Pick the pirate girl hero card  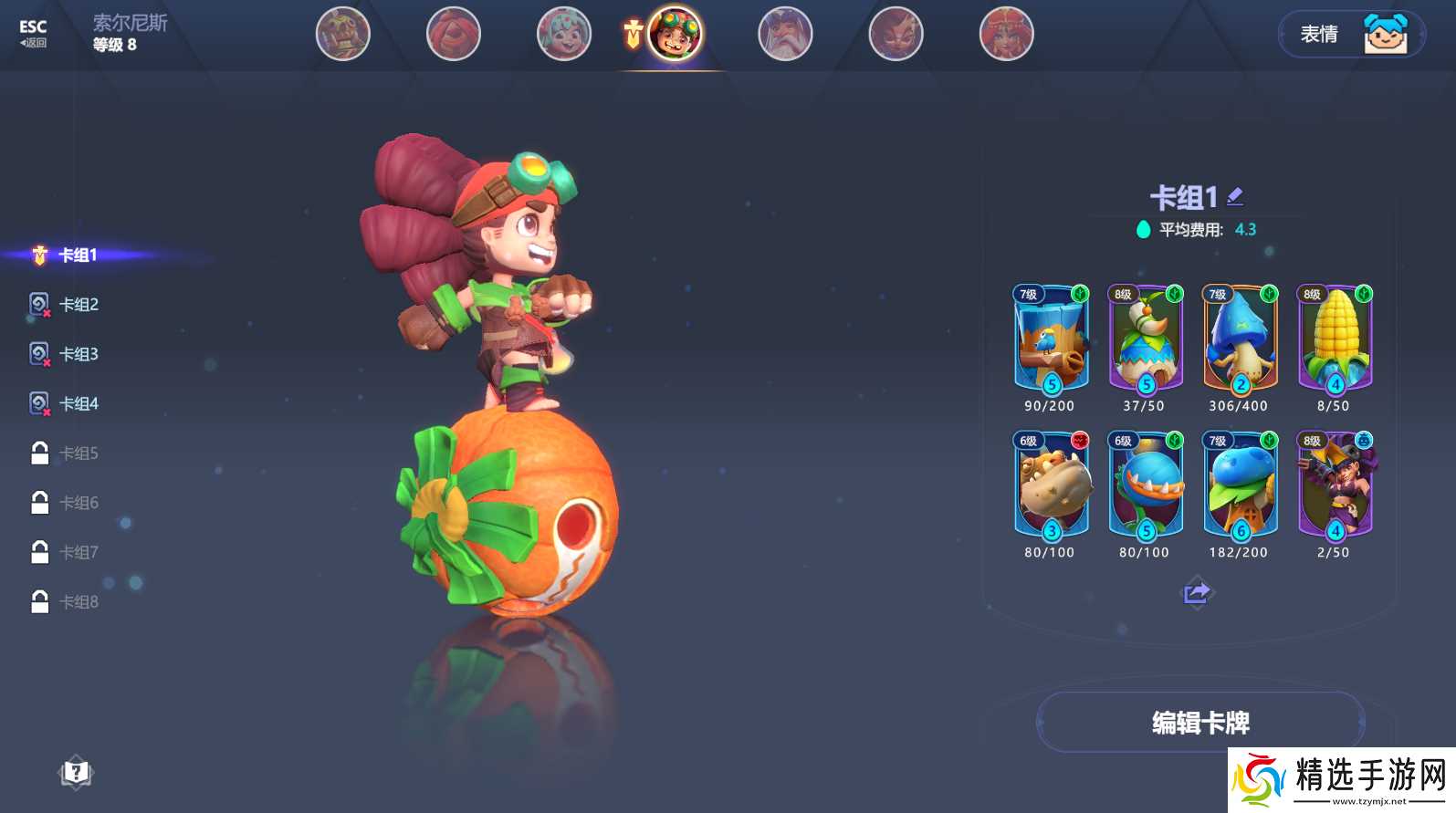point(1335,485)
